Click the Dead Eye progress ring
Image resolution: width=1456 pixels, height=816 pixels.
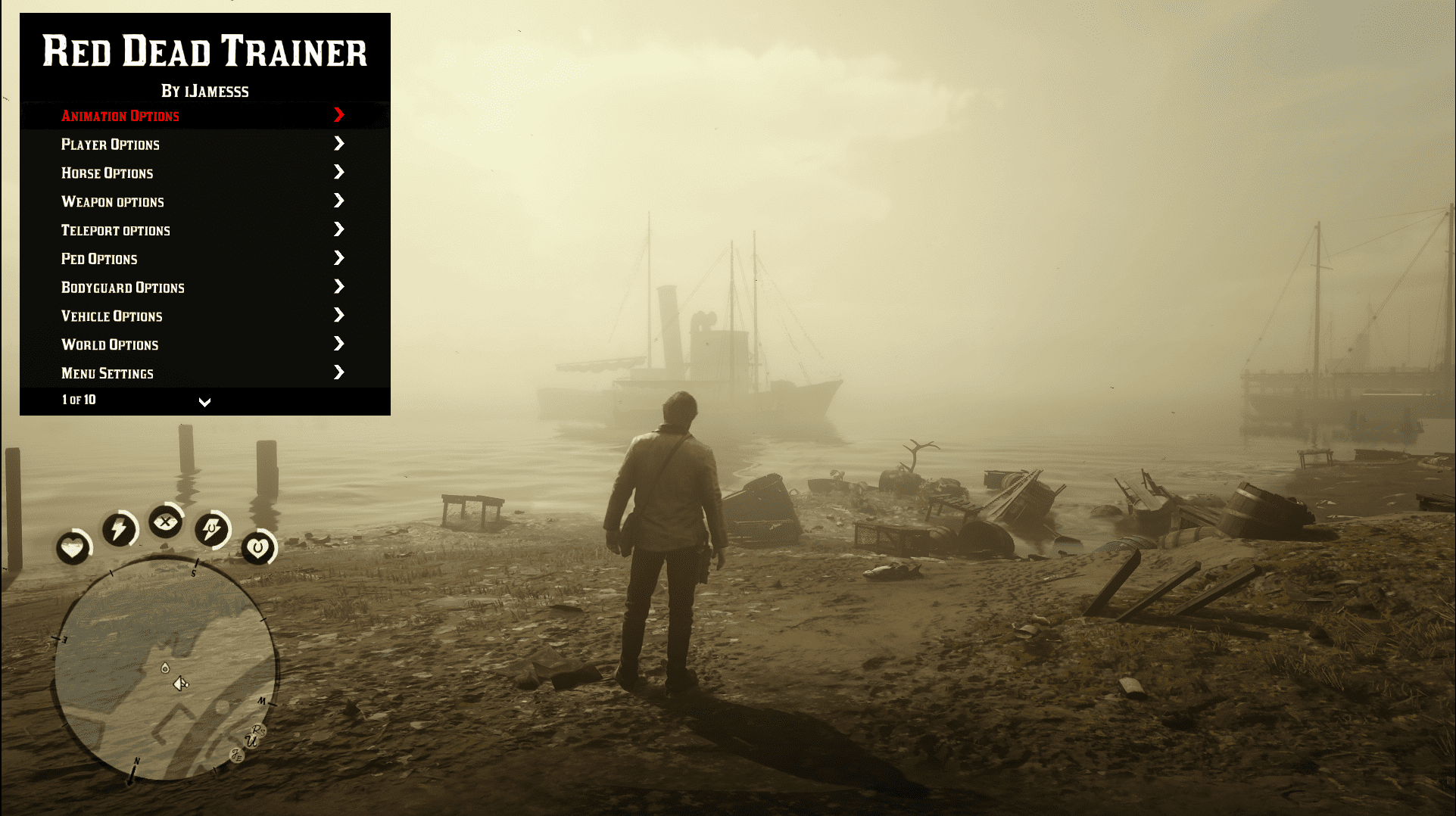click(178, 509)
